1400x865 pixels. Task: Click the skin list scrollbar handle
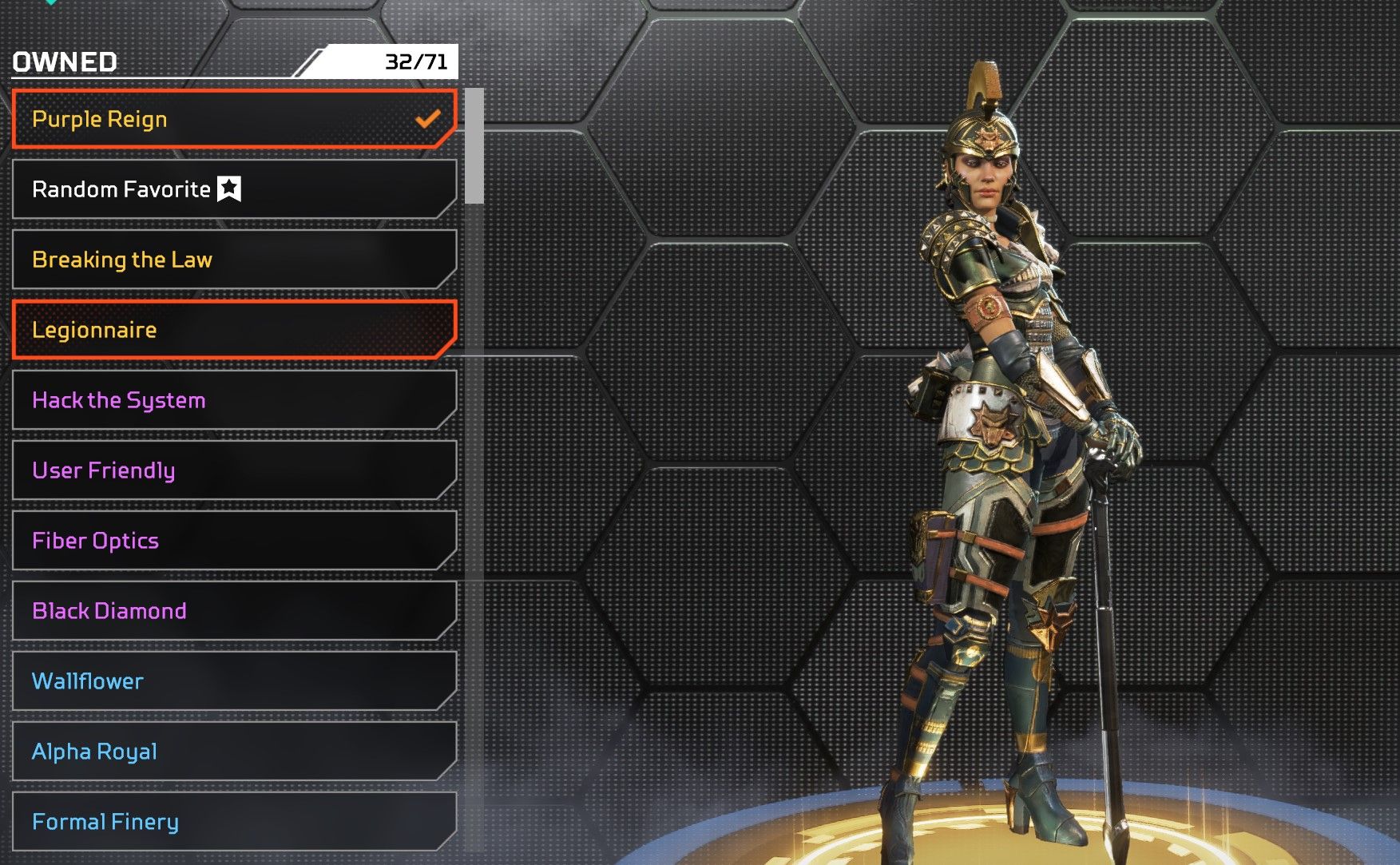pos(474,145)
